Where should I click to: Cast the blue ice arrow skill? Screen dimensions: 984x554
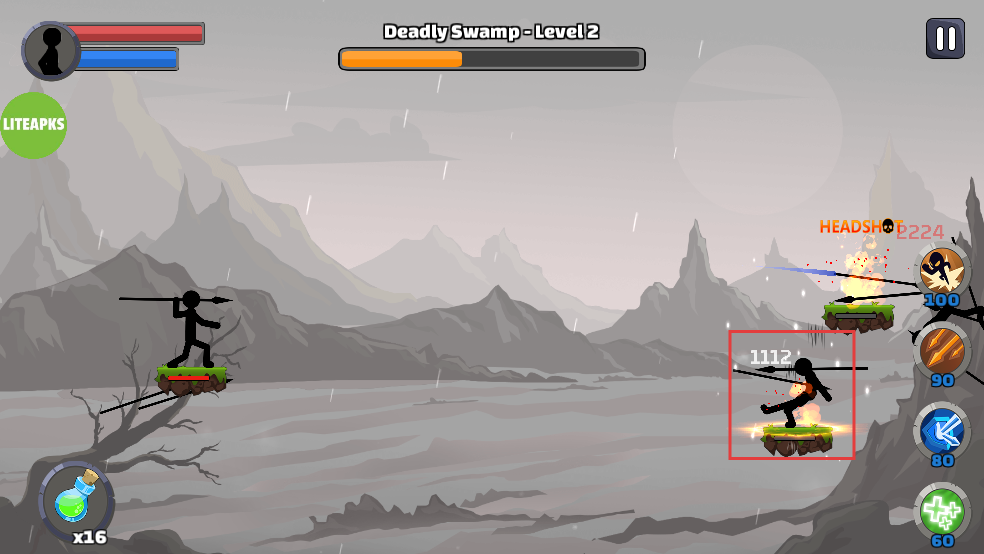pos(942,430)
